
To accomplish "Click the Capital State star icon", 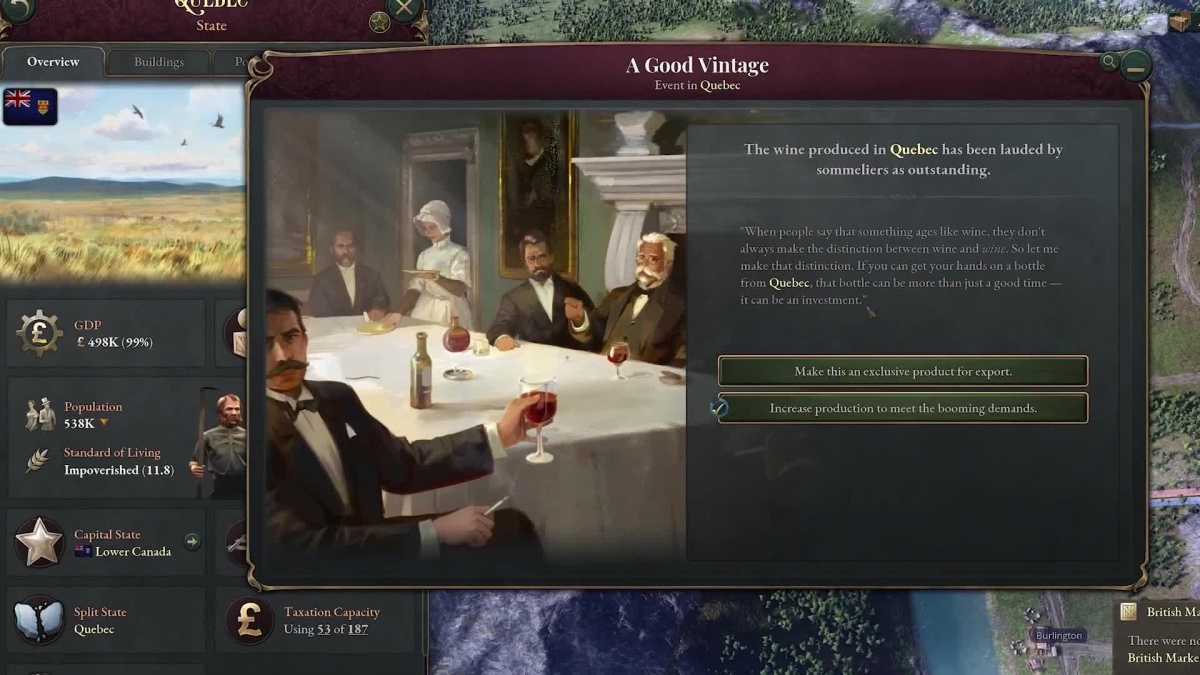I will 39,542.
